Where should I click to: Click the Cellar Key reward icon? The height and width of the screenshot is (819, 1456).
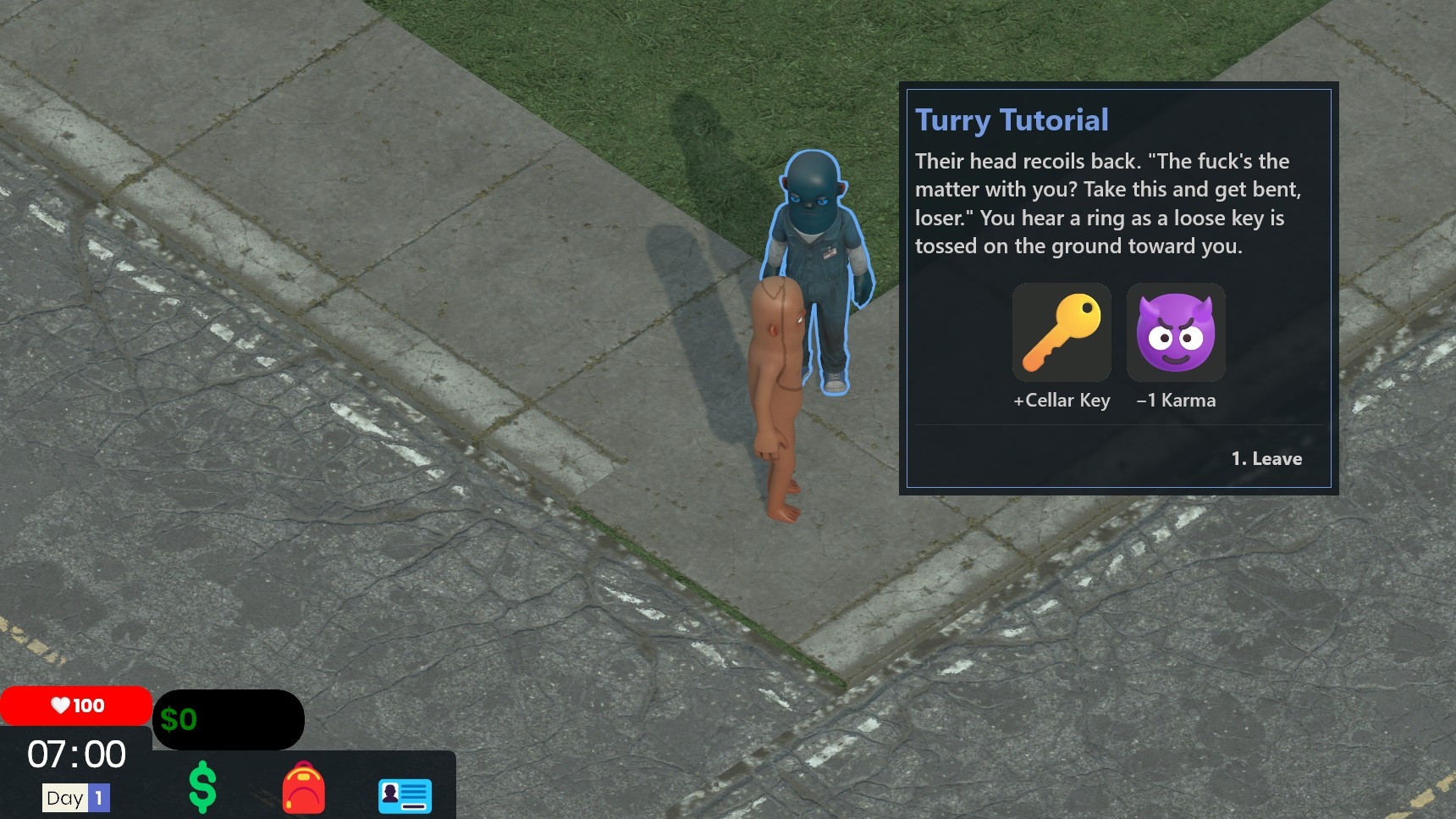click(x=1062, y=333)
